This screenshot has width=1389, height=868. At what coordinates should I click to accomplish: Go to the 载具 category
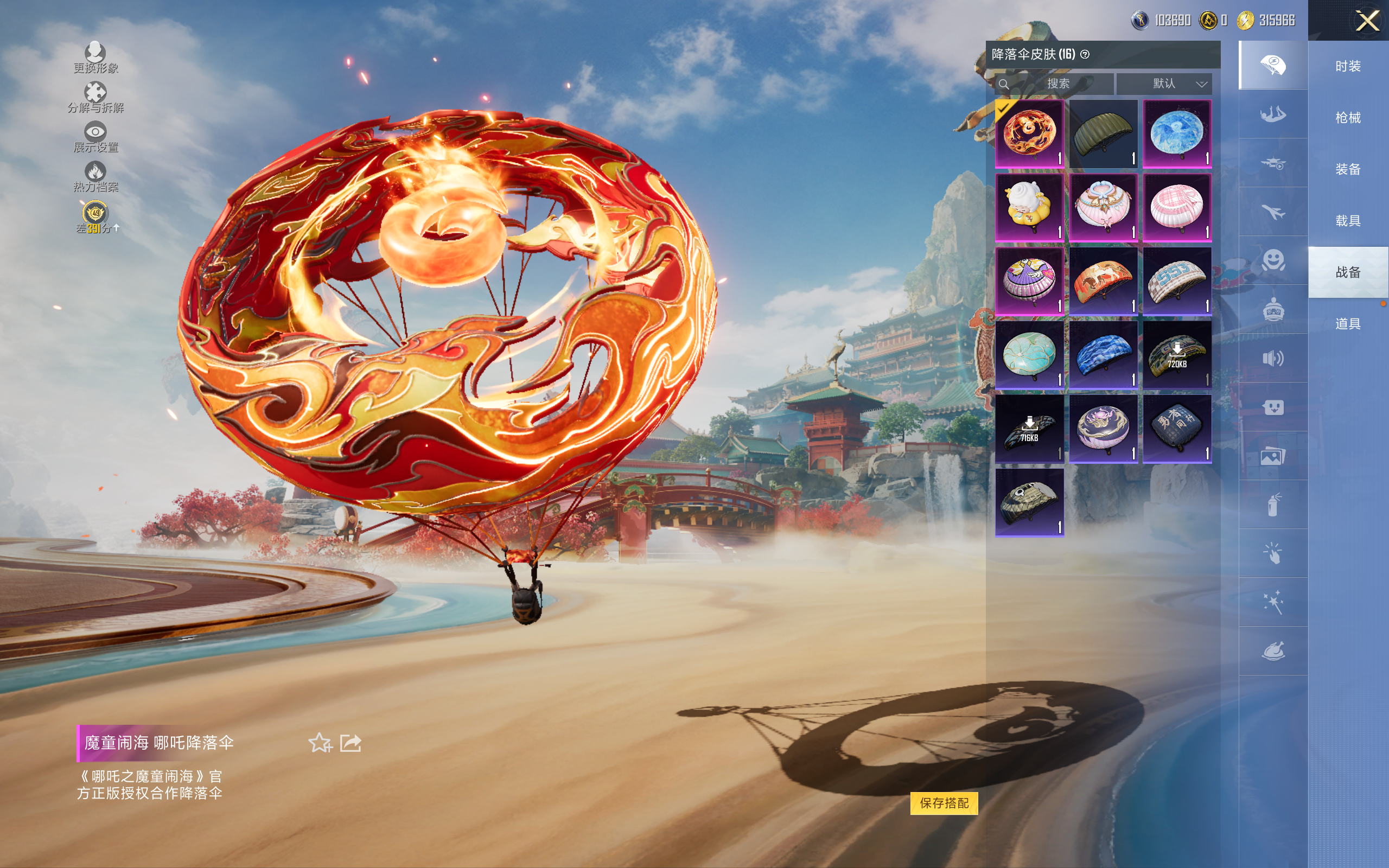point(1347,221)
